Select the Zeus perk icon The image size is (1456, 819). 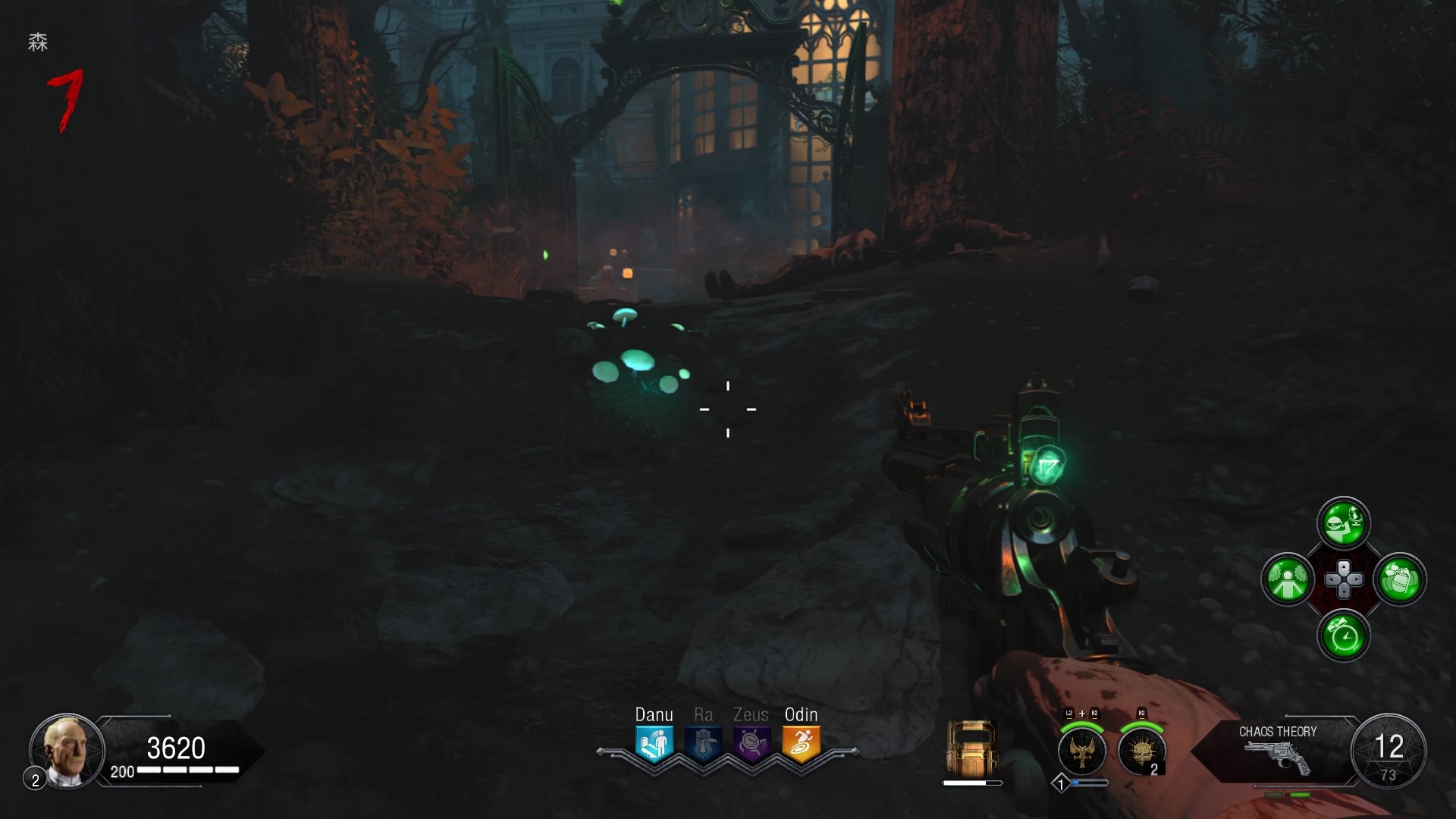(752, 743)
